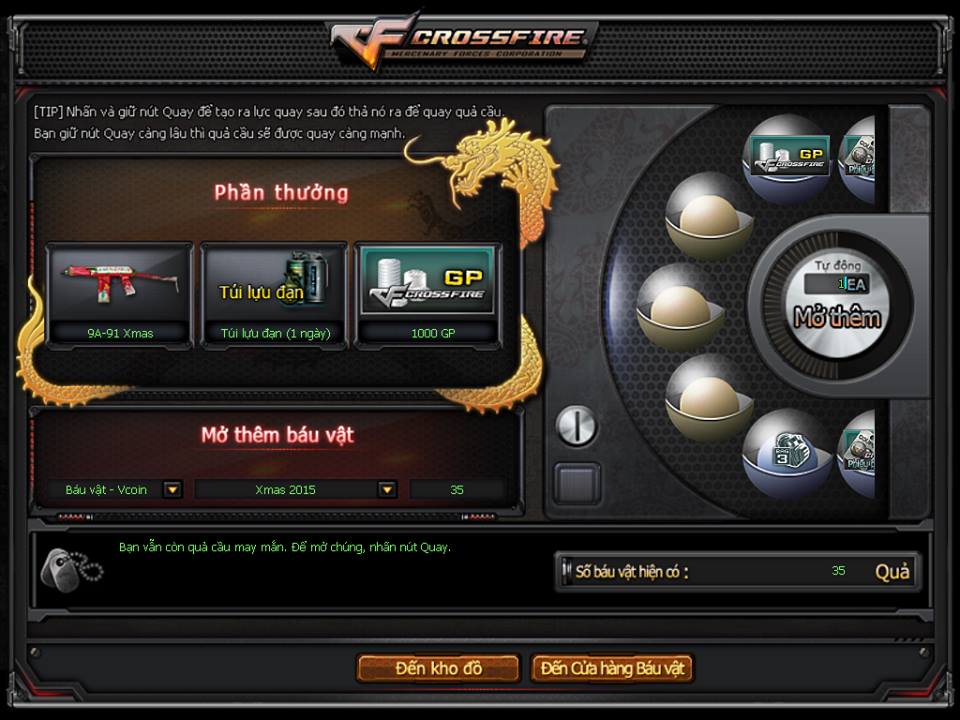Expand the Xmas 2015 dropdown
Viewport: 960px width, 720px height.
point(387,490)
